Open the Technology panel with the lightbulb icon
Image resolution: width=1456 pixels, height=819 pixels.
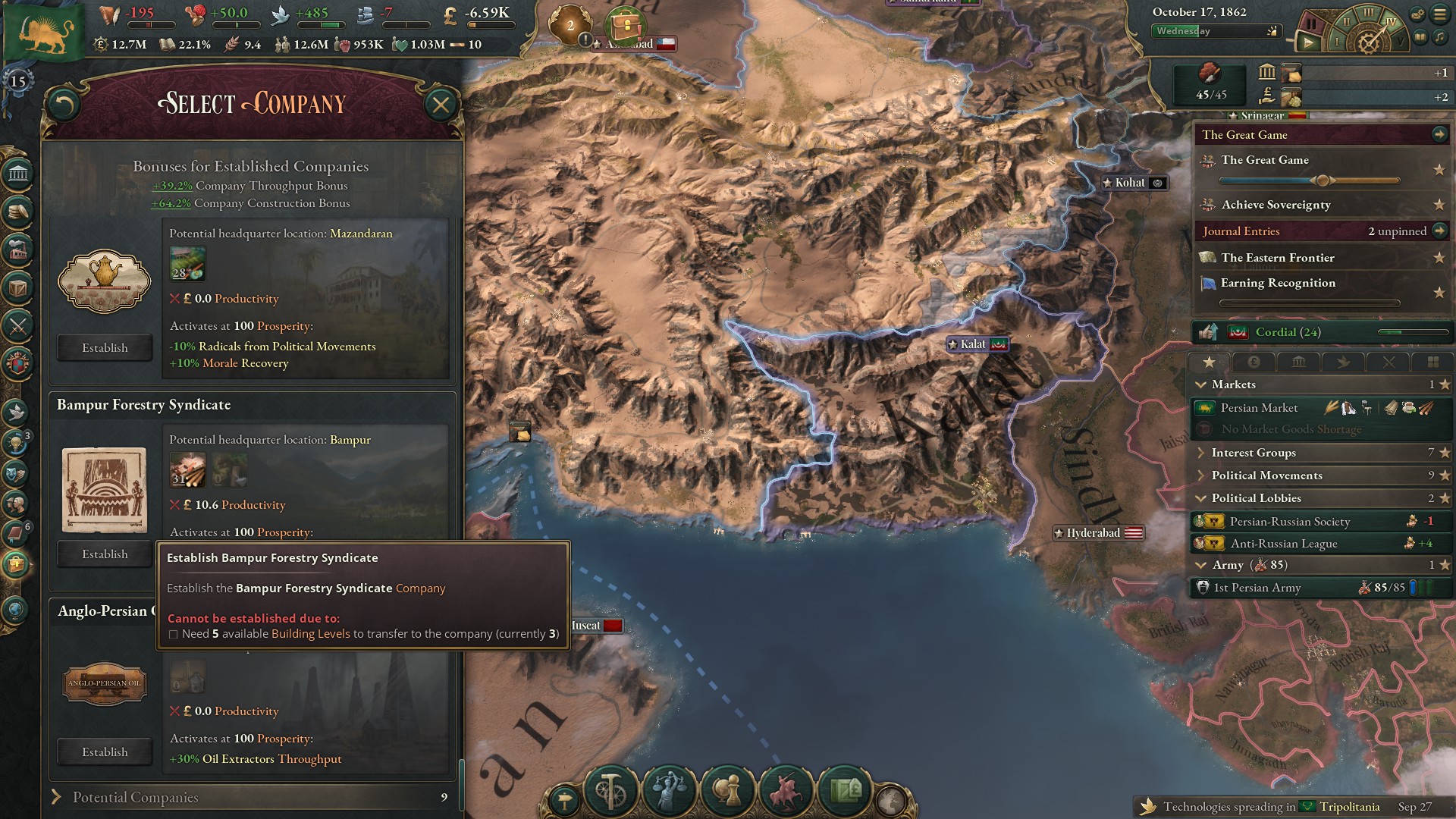[17, 438]
